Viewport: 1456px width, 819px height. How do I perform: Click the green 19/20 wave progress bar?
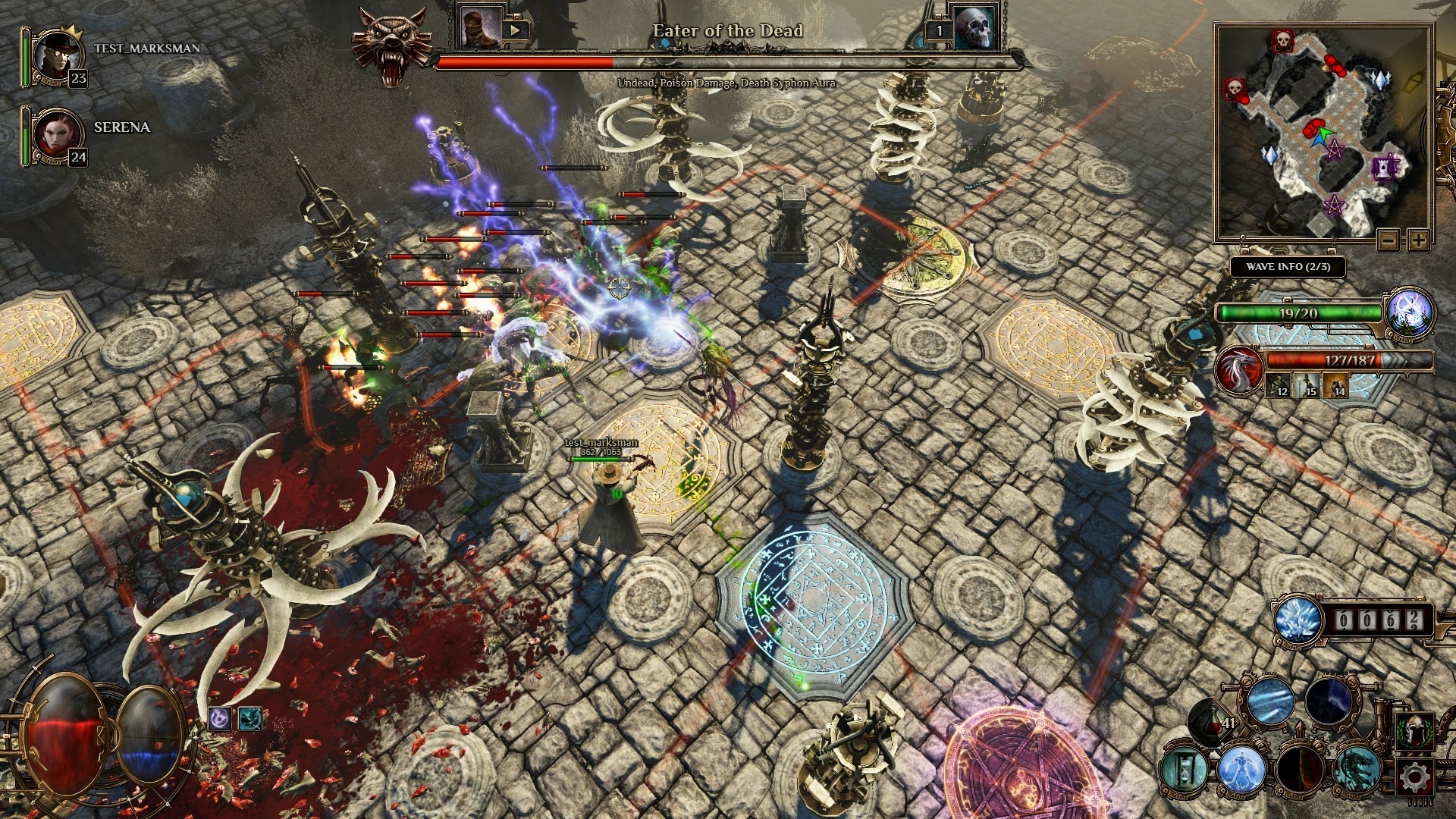pyautogui.click(x=1298, y=312)
